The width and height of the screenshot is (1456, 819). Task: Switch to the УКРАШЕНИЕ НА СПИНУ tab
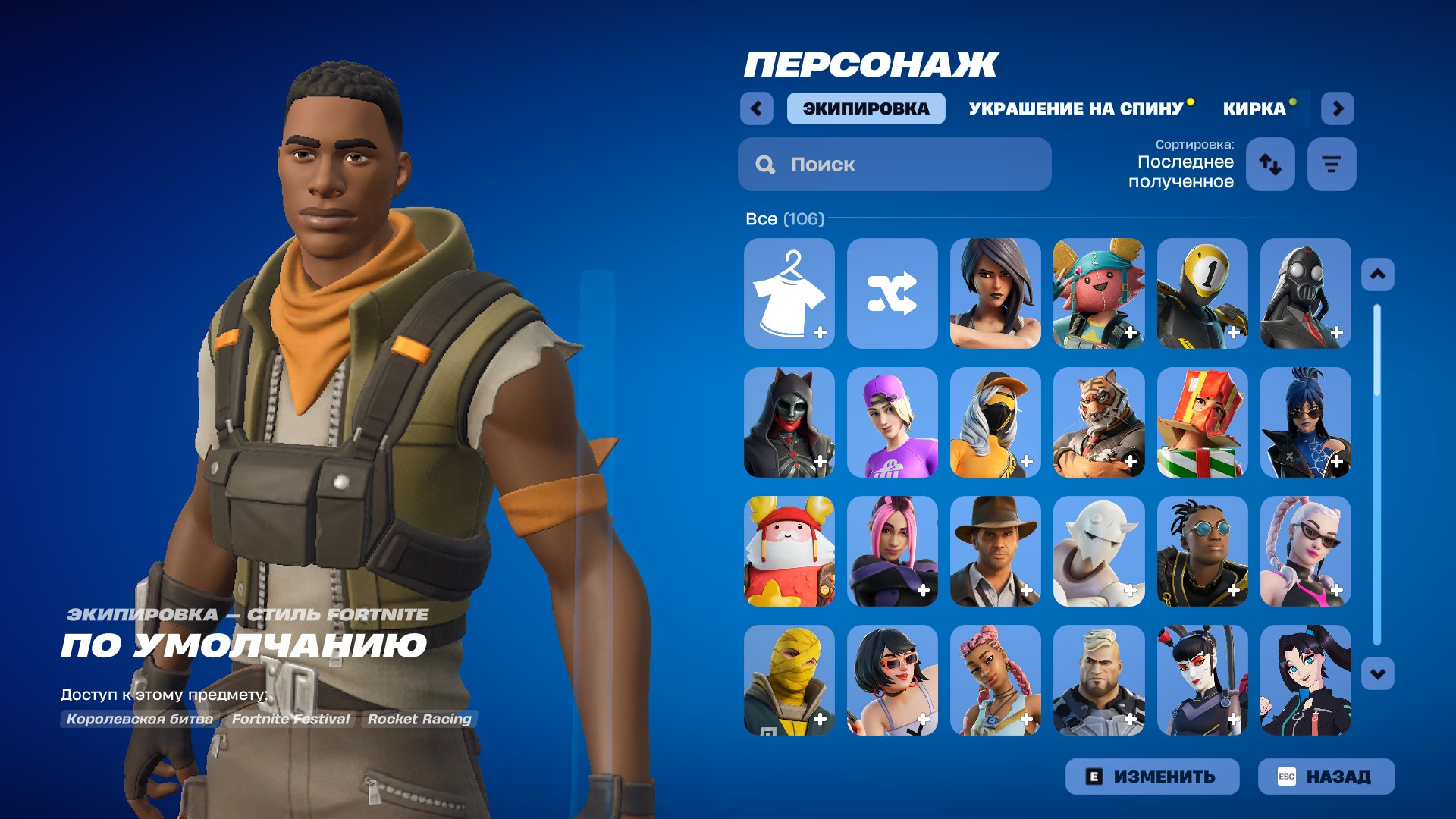tap(1075, 108)
